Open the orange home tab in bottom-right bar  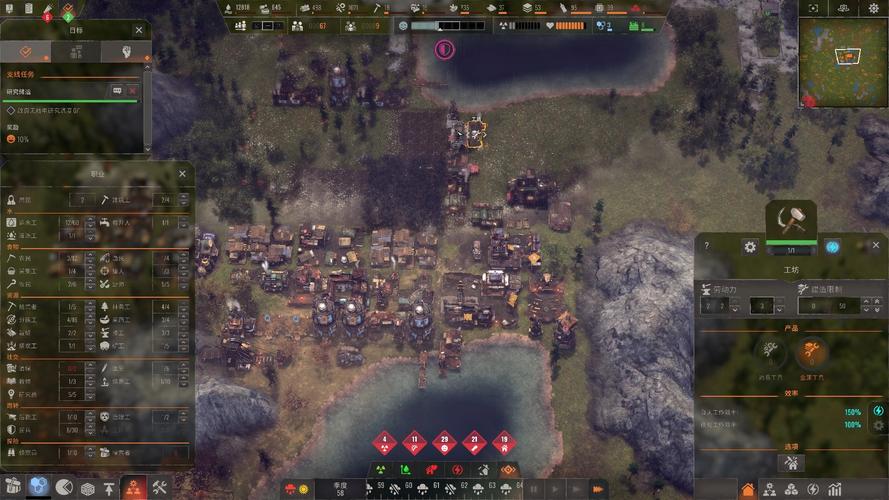tap(748, 489)
